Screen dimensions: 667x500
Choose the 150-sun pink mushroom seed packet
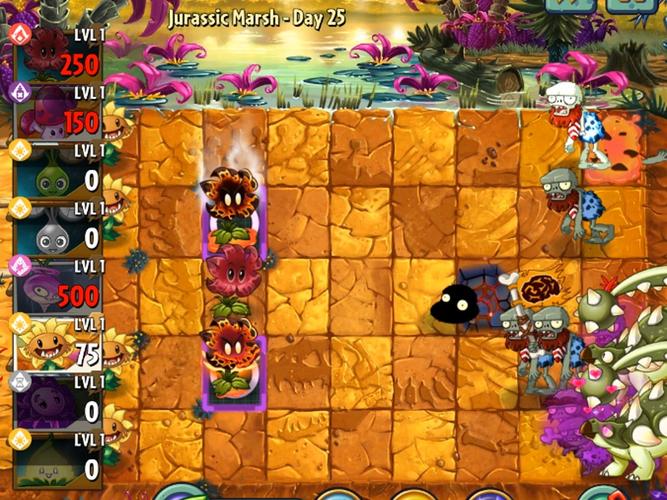click(57, 112)
